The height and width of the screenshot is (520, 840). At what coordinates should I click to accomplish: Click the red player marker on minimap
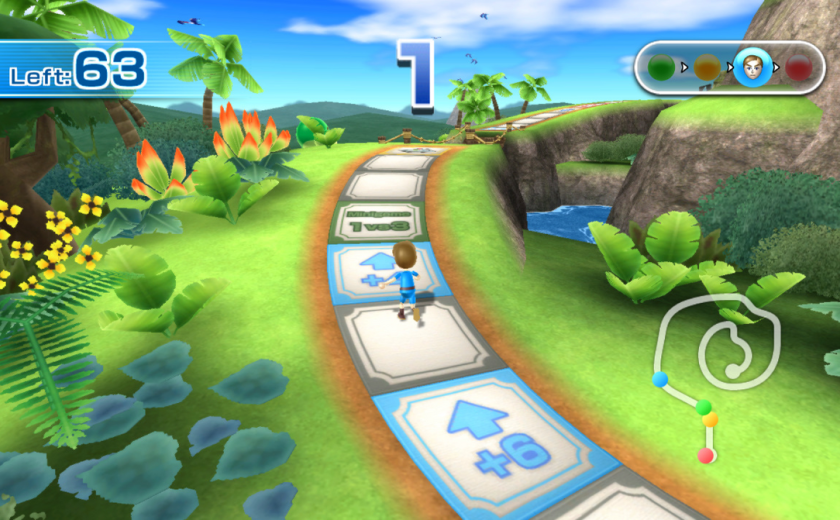point(706,455)
